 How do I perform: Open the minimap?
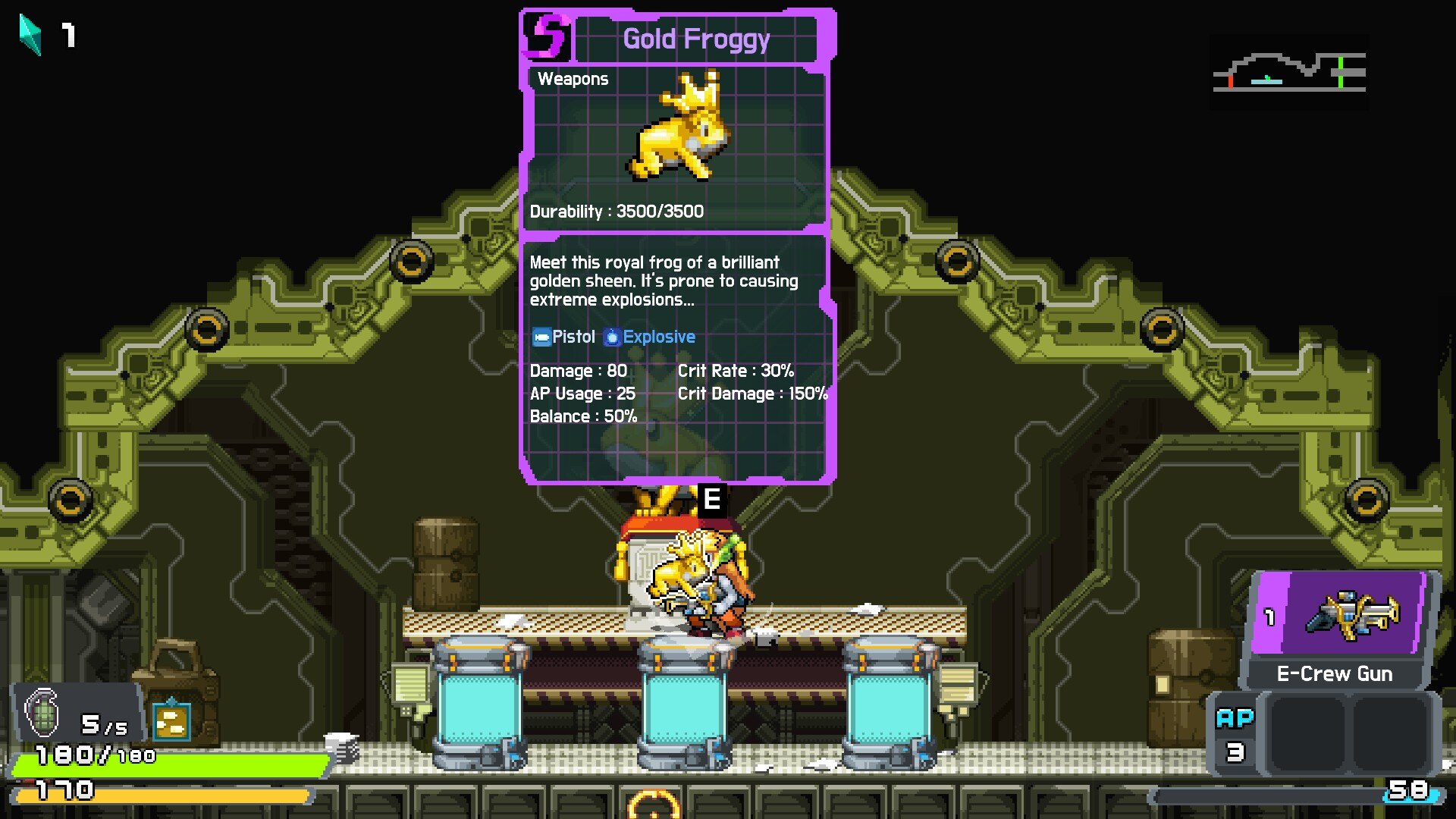tap(1289, 73)
